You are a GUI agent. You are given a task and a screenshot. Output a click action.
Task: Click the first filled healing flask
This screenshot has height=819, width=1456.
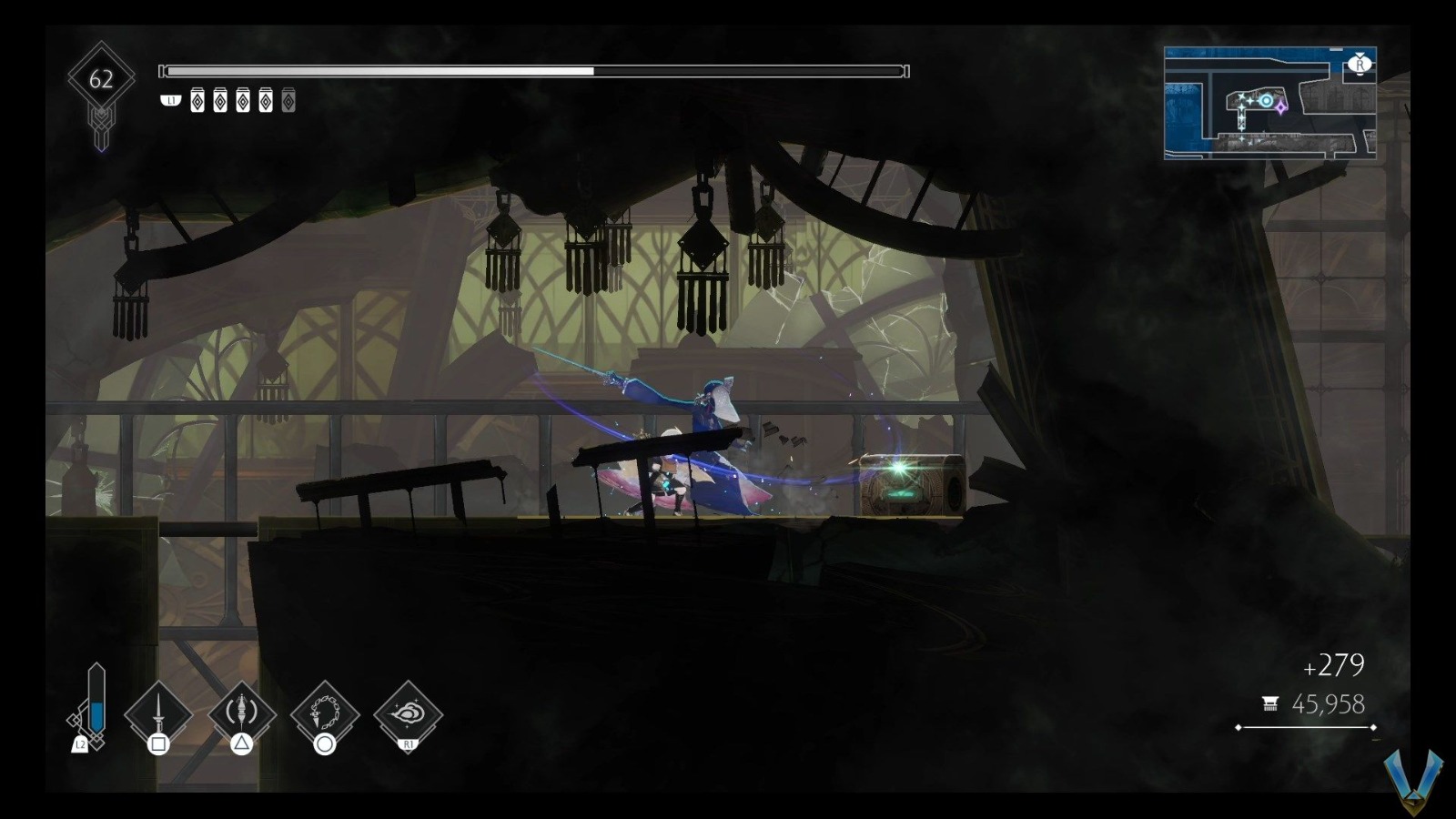(x=197, y=100)
